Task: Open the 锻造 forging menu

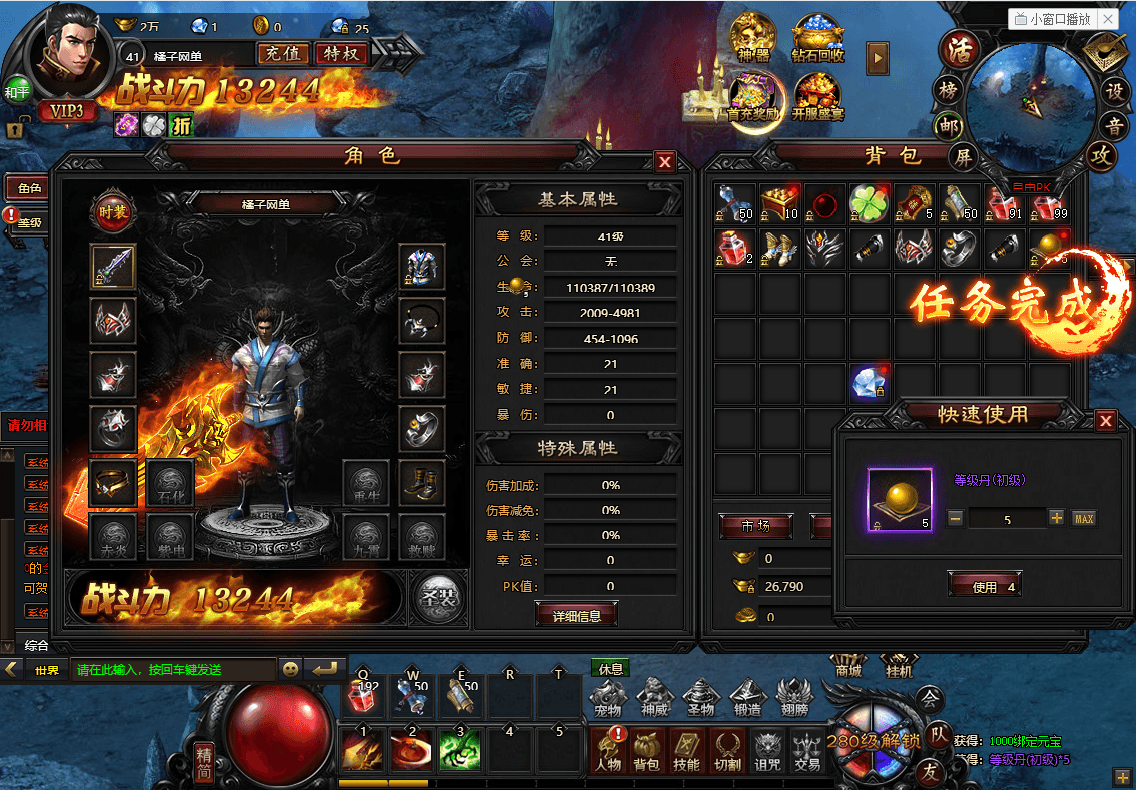Action: tap(748, 697)
